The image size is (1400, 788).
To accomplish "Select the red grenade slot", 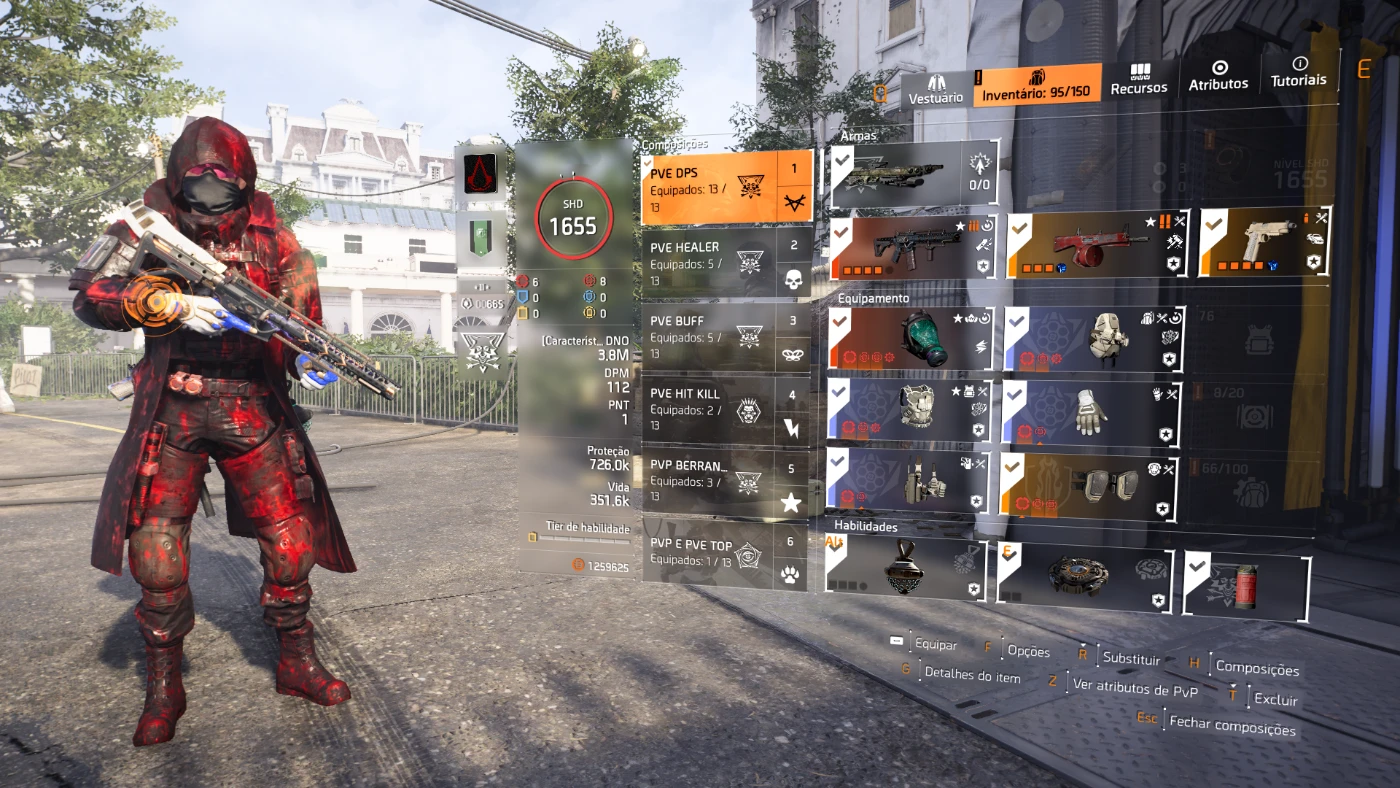I will coord(1246,587).
